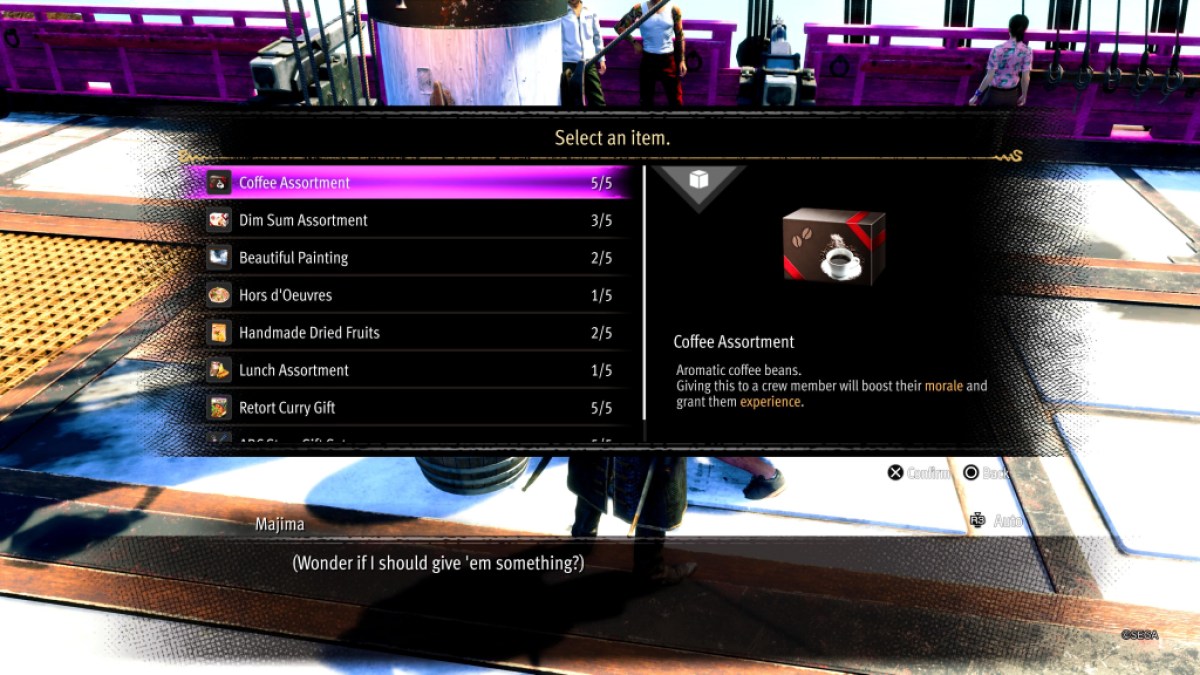Select Hors d'Oeuvres from the list

[410, 295]
